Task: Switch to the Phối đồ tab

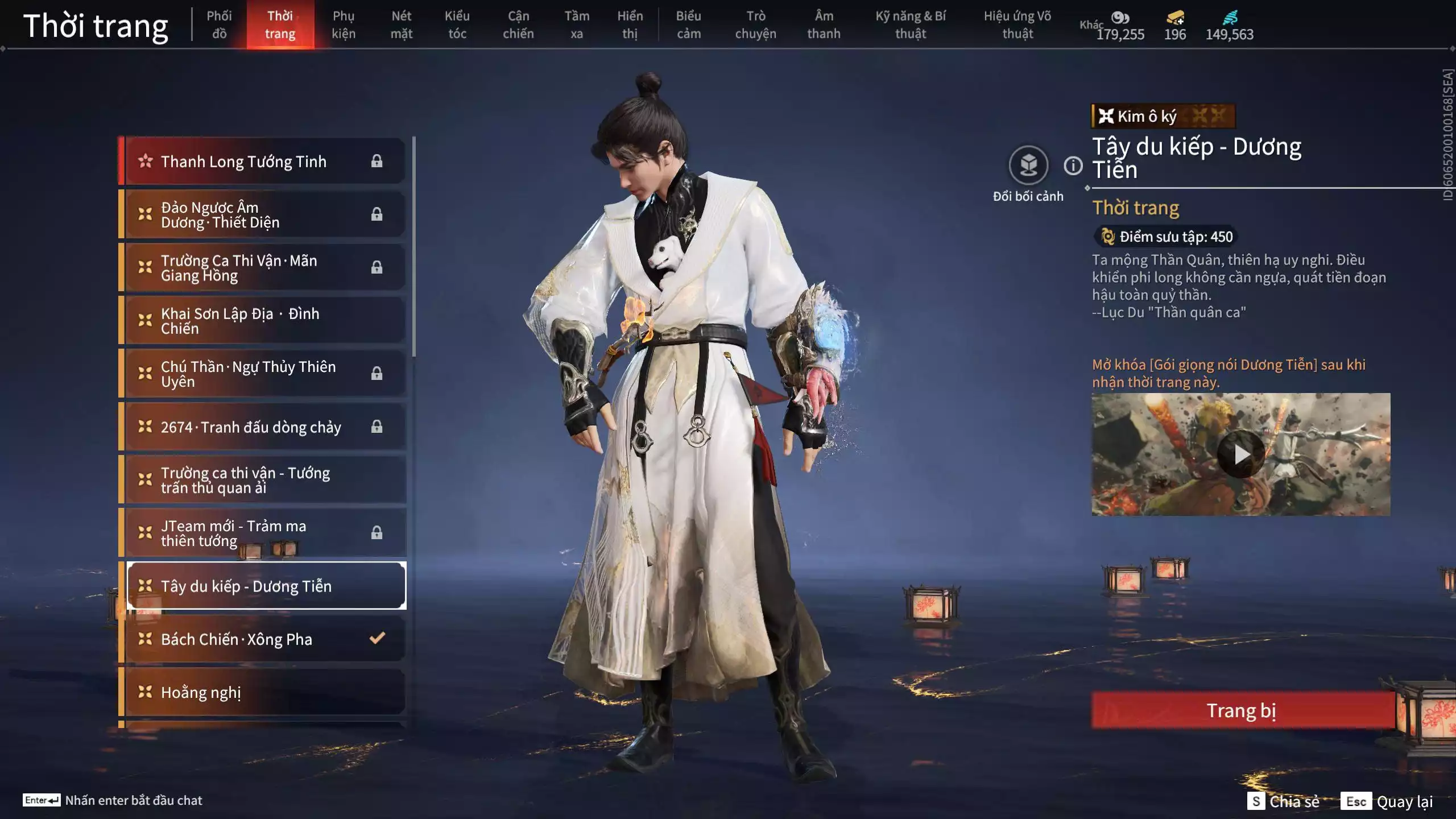Action: click(x=219, y=25)
